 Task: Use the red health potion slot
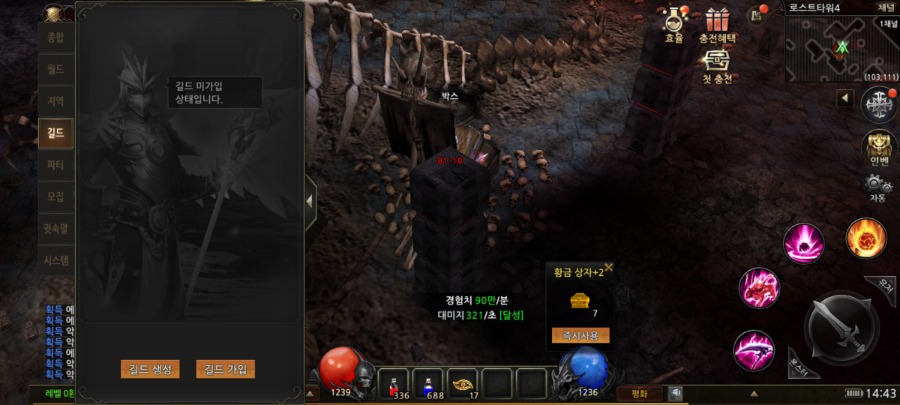399,384
